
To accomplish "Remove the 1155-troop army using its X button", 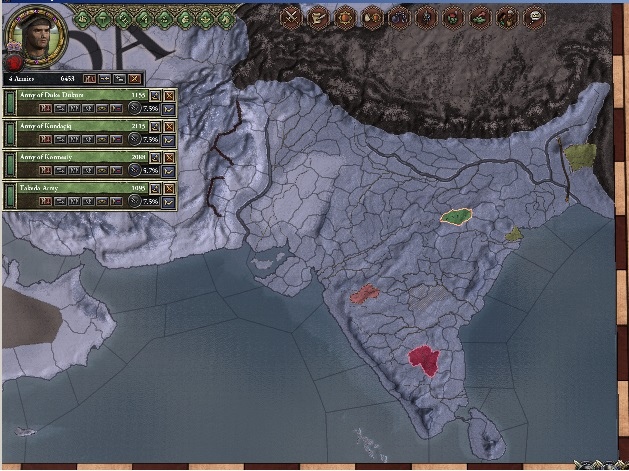I will click(168, 94).
